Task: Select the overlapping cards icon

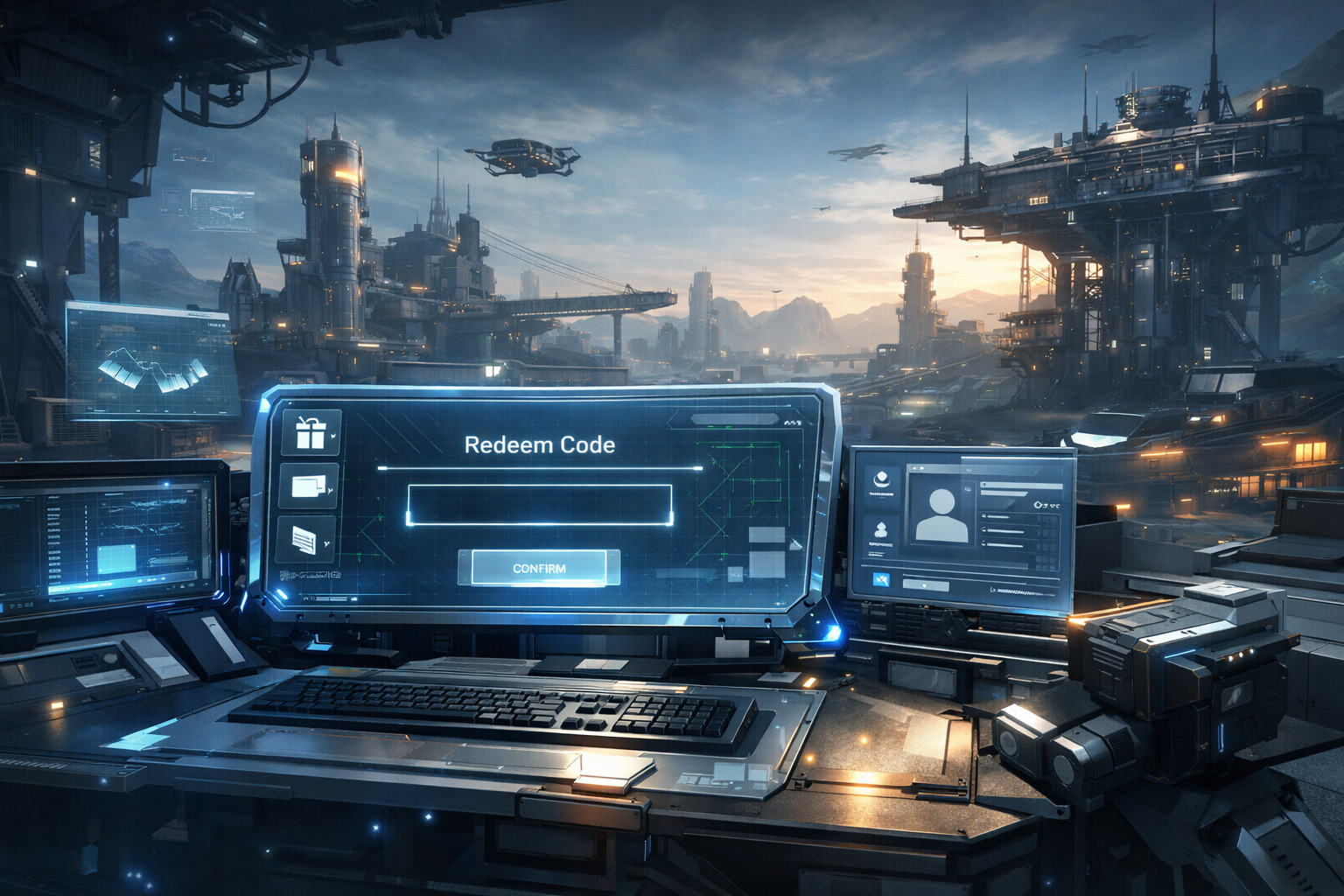Action: [309, 486]
